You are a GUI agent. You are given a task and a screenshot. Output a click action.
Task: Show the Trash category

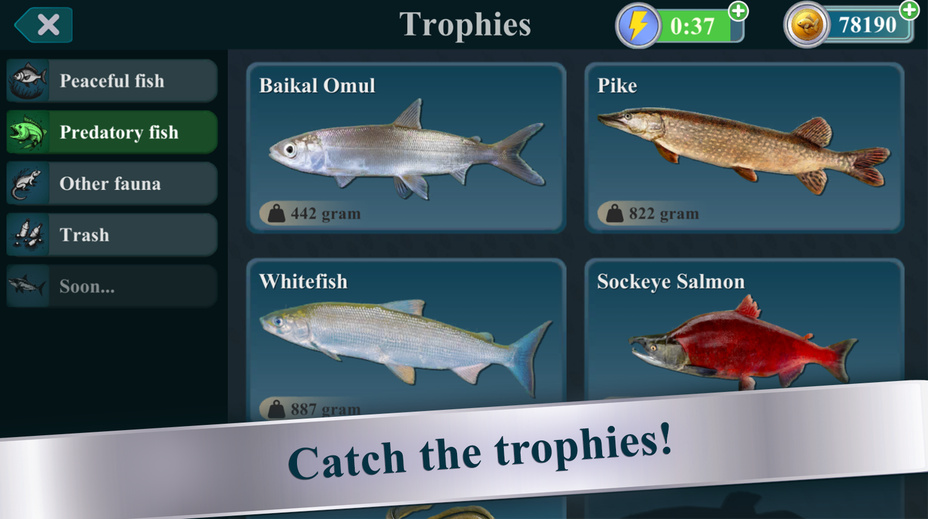pyautogui.click(x=111, y=235)
